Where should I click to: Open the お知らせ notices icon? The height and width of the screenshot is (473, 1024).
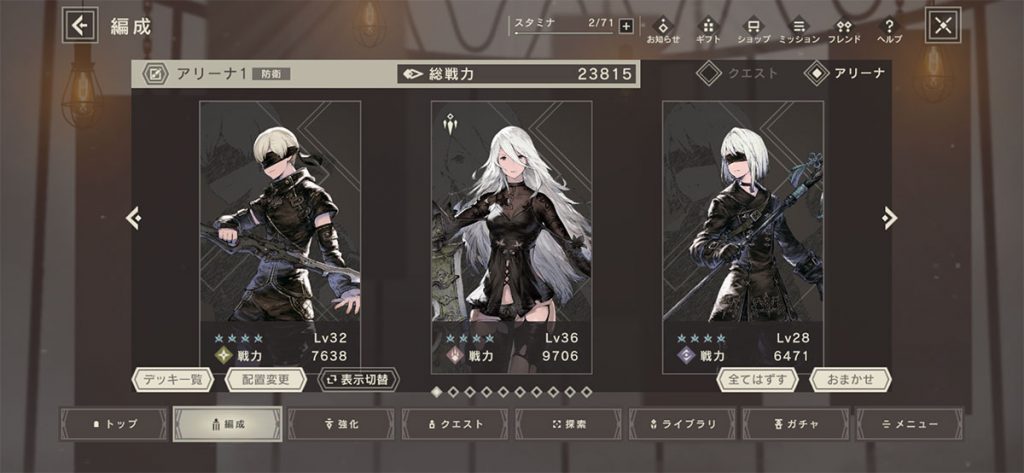click(662, 28)
